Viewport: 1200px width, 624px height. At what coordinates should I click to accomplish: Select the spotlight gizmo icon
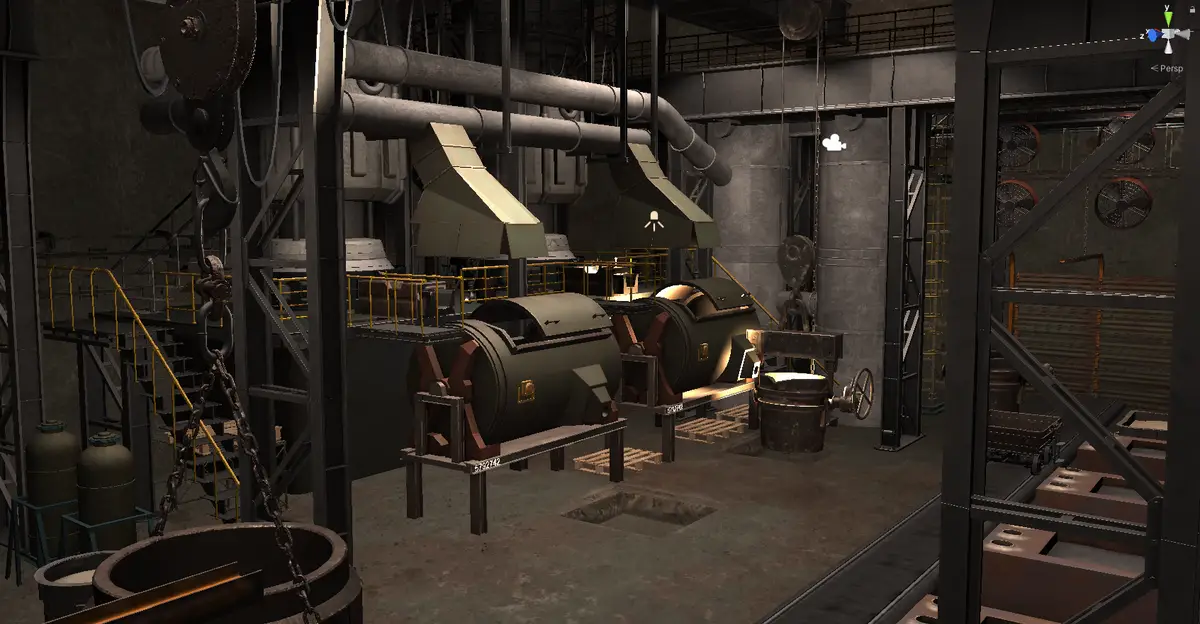[x=655, y=222]
